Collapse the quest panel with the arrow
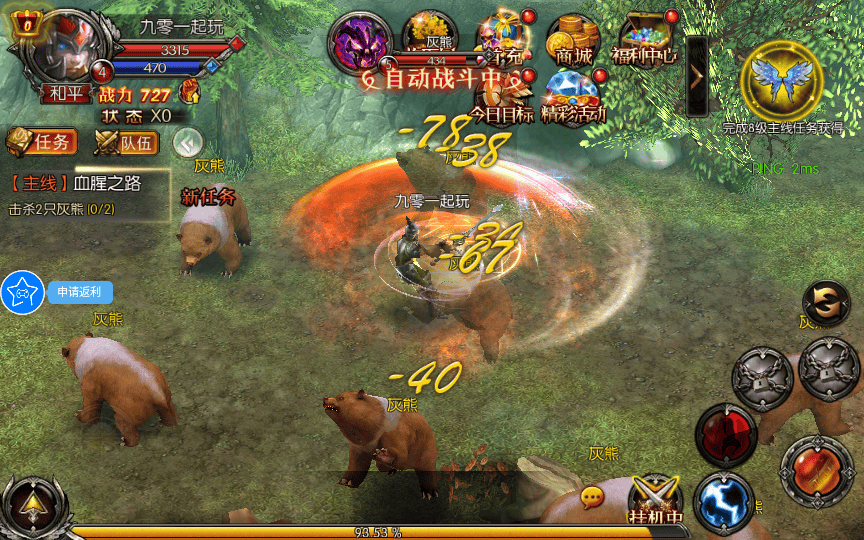The height and width of the screenshot is (540, 864). pyautogui.click(x=188, y=142)
